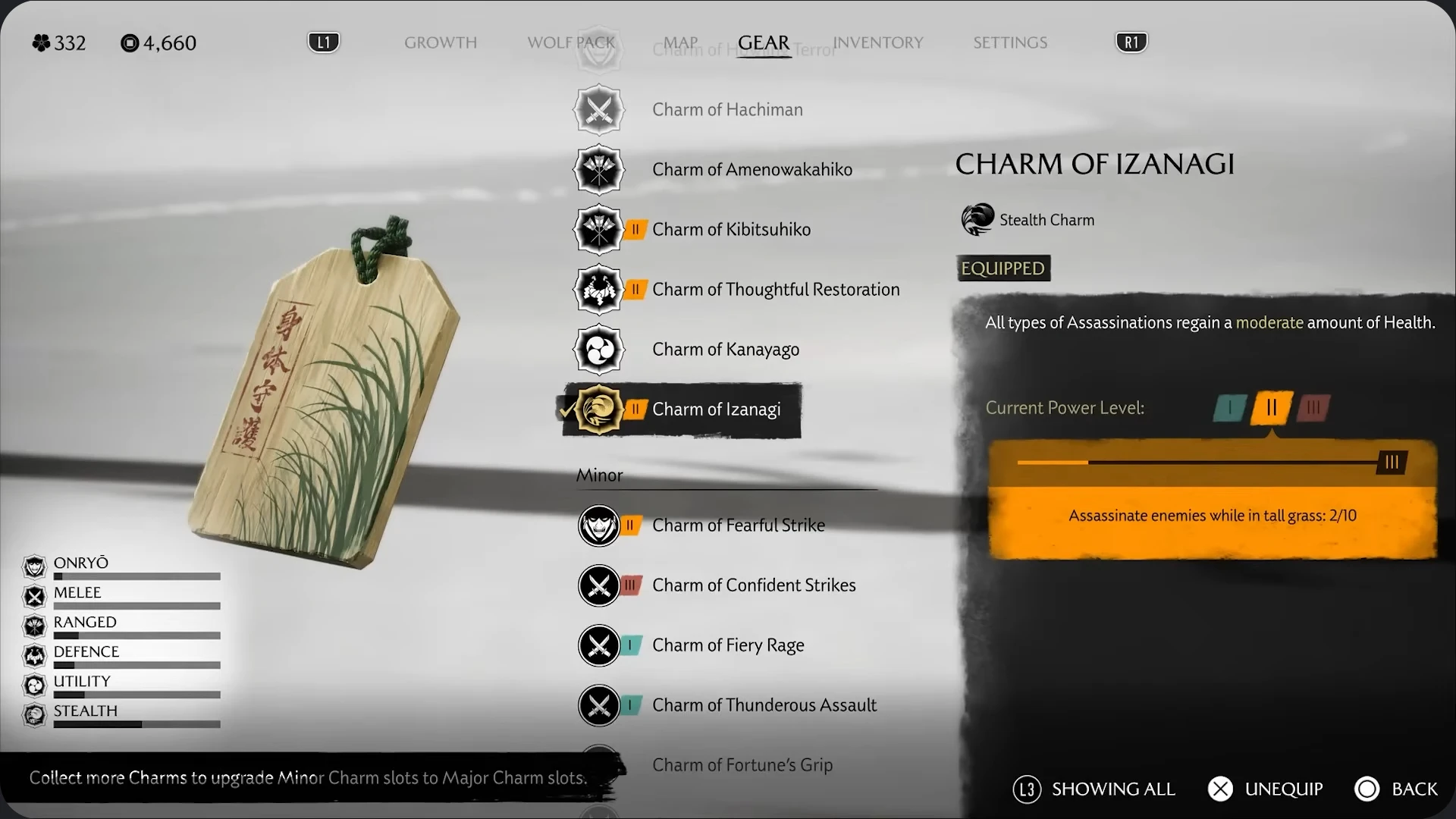Select the Stealth Charm wave icon next to Equipped
1456x819 pixels.
click(x=977, y=219)
